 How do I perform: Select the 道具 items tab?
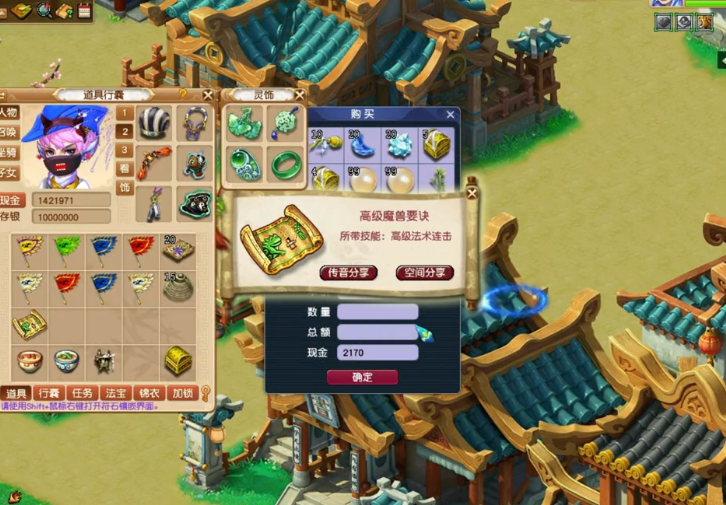(15, 393)
